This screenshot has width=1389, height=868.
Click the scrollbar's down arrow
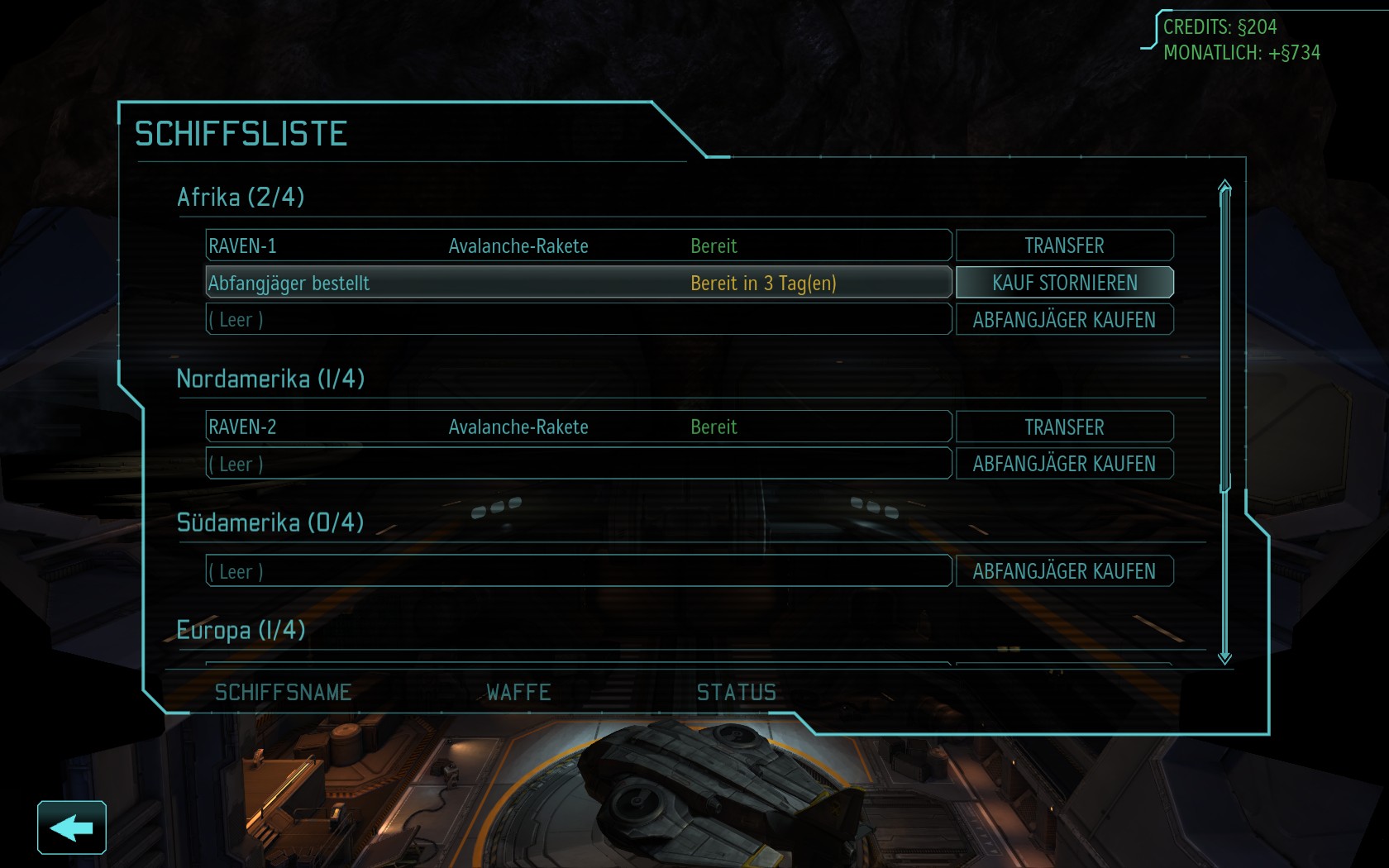(1224, 658)
